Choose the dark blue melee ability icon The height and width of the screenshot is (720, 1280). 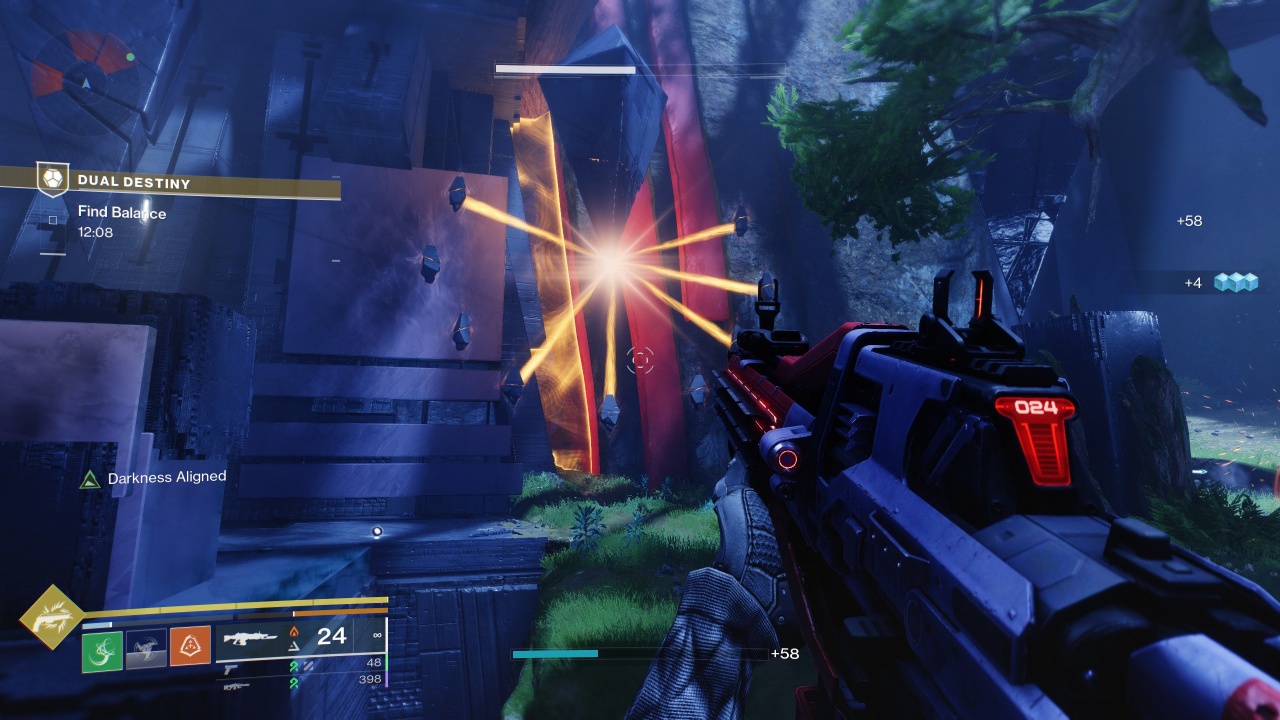pyautogui.click(x=146, y=647)
